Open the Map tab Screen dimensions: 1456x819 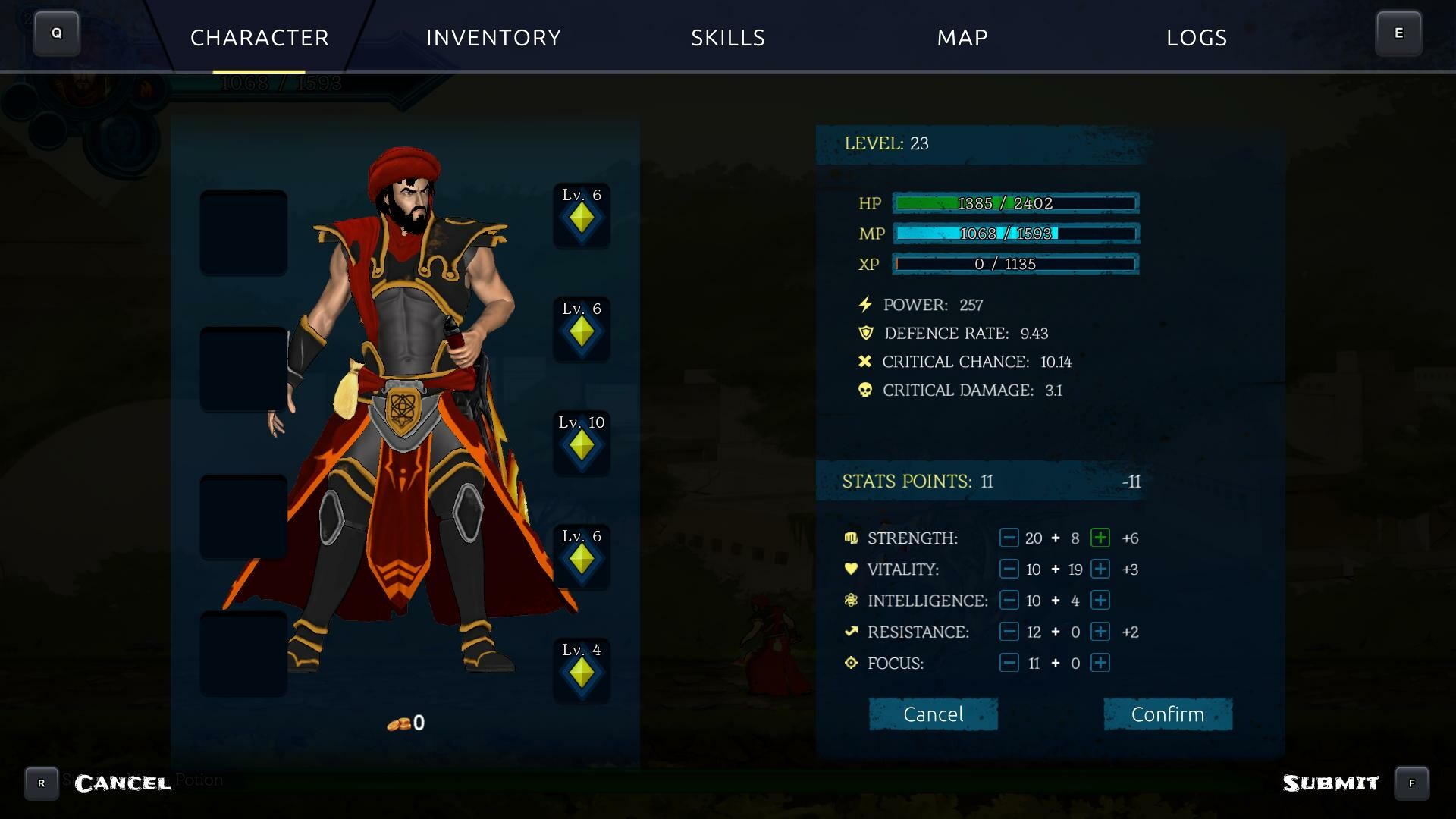point(962,38)
